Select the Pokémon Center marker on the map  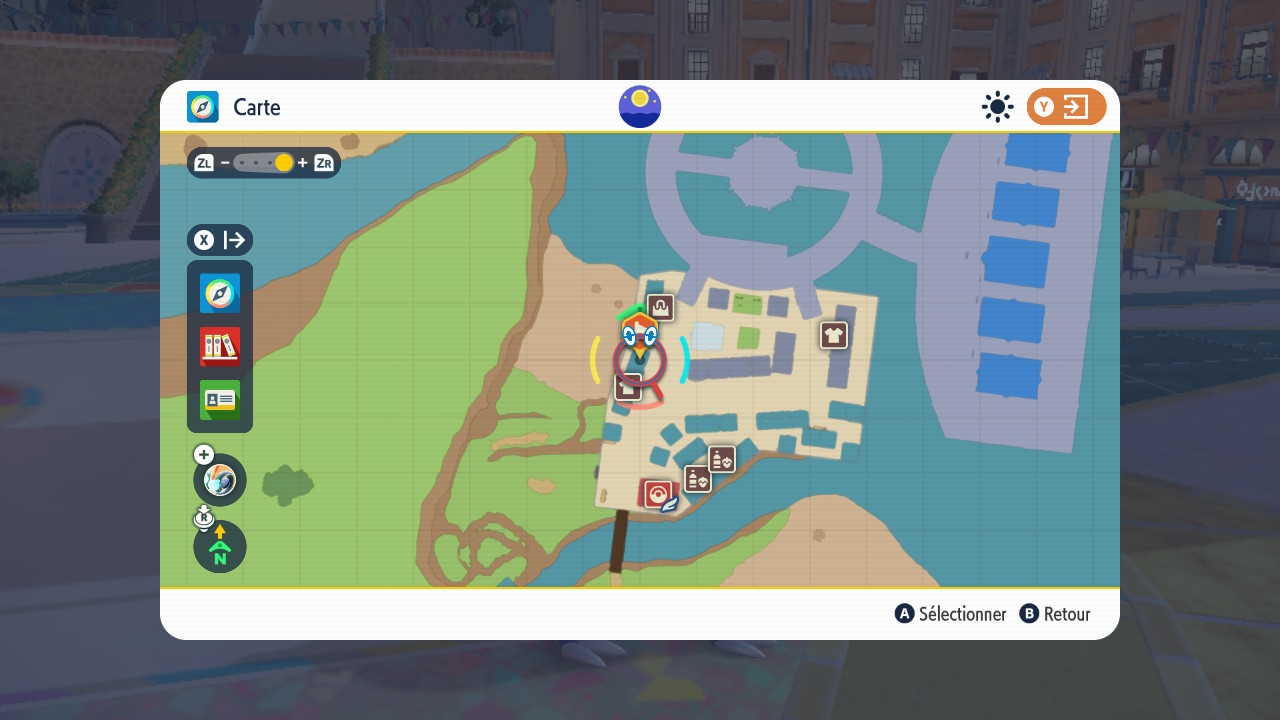[x=657, y=493]
